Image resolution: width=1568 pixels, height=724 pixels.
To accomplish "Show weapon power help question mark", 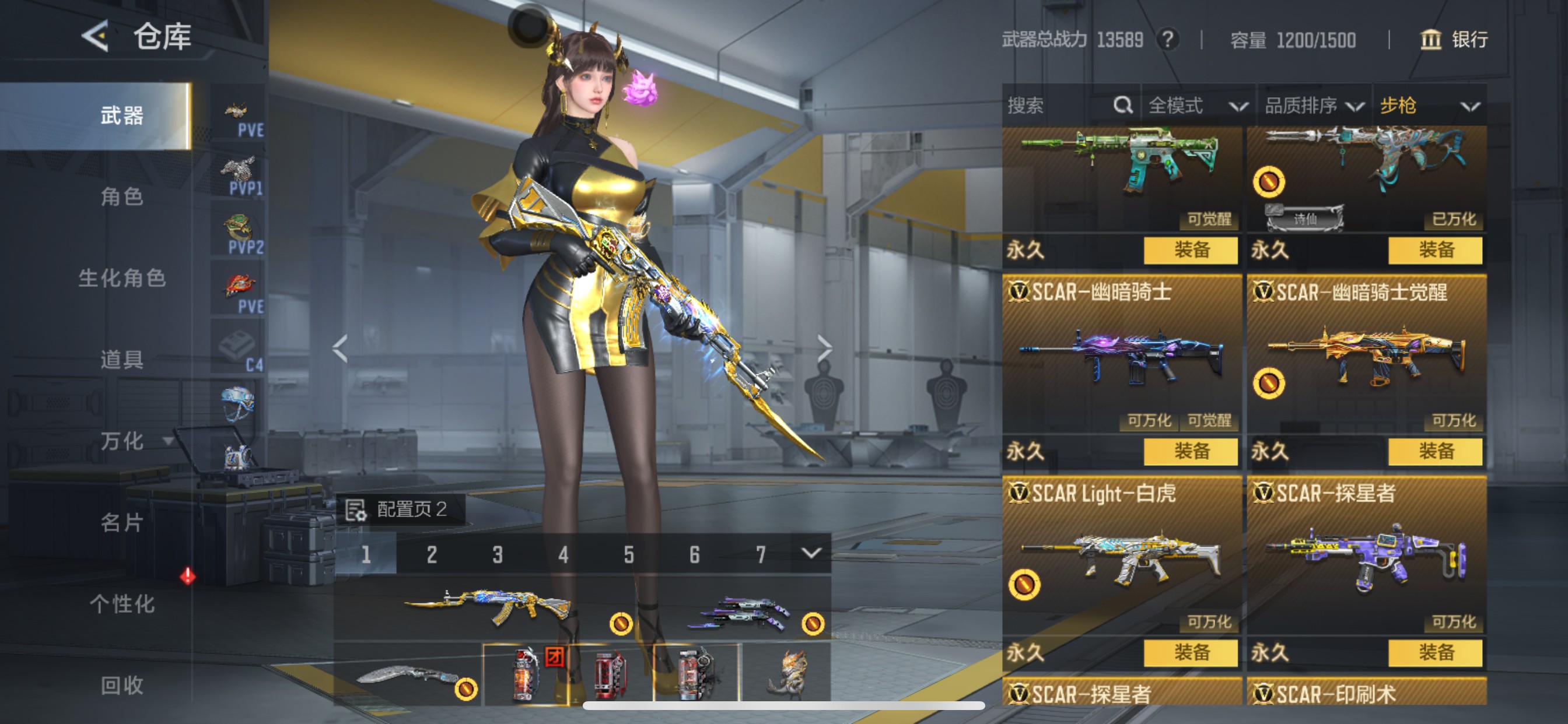I will pyautogui.click(x=1167, y=40).
